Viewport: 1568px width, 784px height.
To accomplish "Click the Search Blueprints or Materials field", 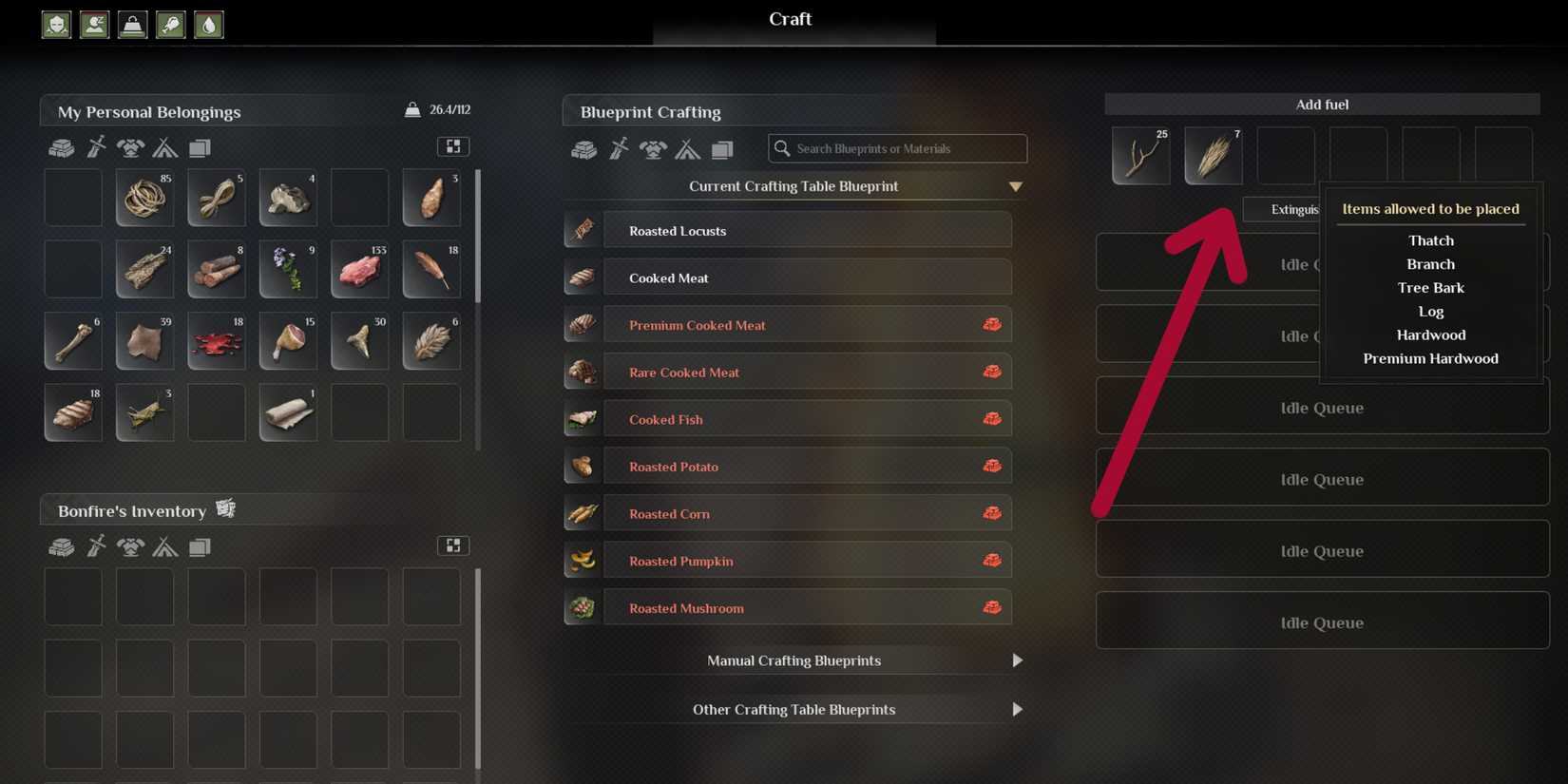I will (x=897, y=148).
